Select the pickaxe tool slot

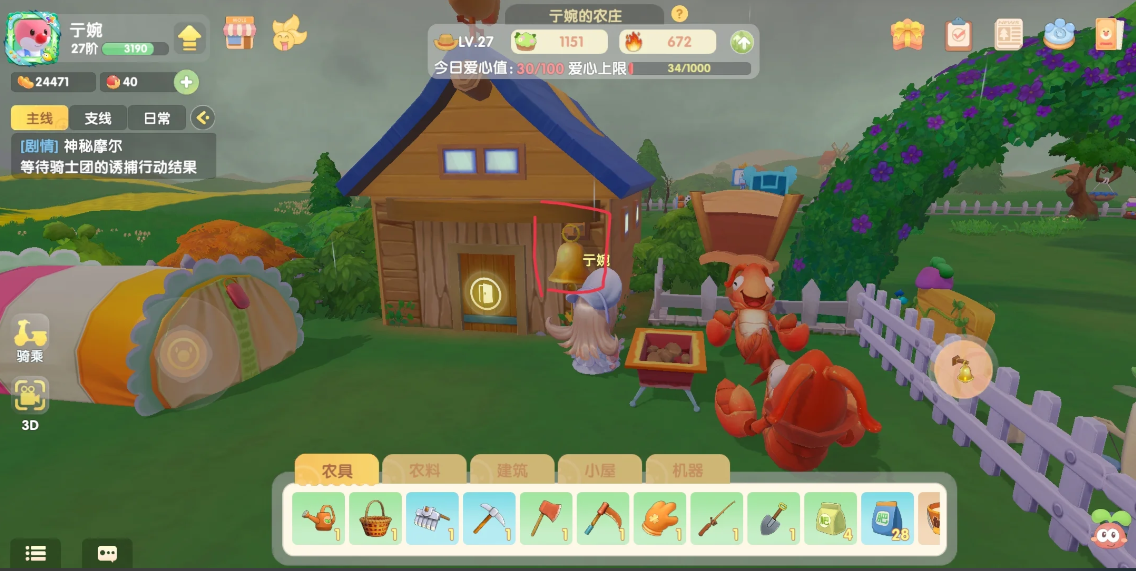(x=490, y=519)
